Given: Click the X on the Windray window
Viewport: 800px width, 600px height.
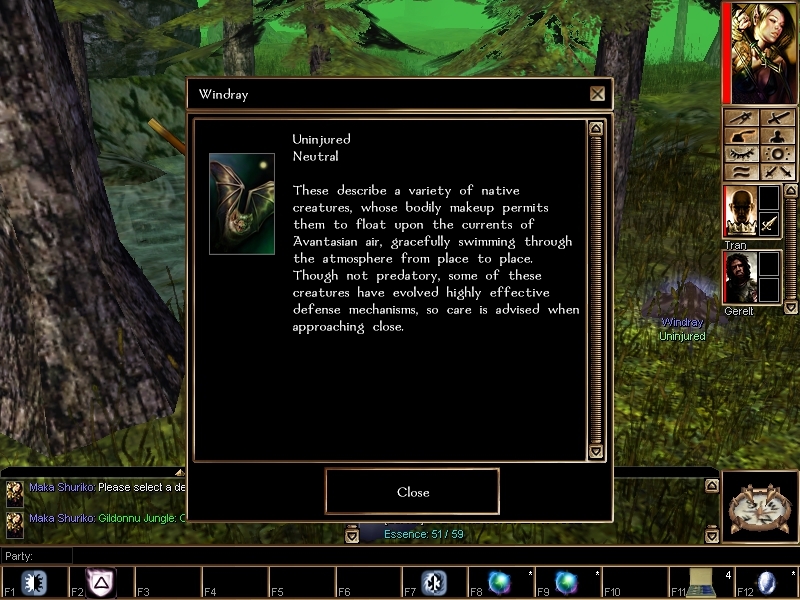Looking at the screenshot, I should (597, 94).
